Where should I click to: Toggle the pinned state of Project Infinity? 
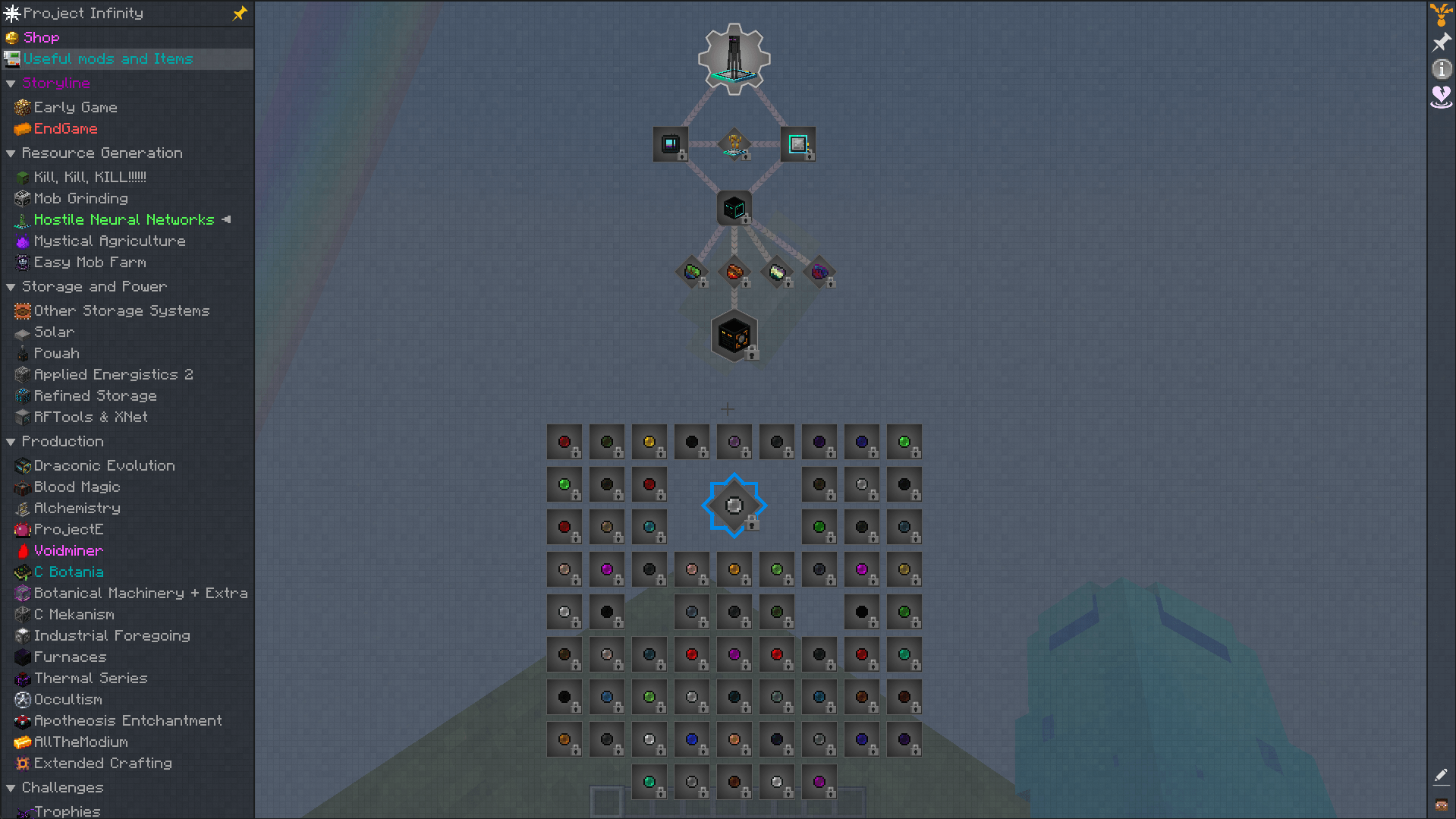coord(239,13)
